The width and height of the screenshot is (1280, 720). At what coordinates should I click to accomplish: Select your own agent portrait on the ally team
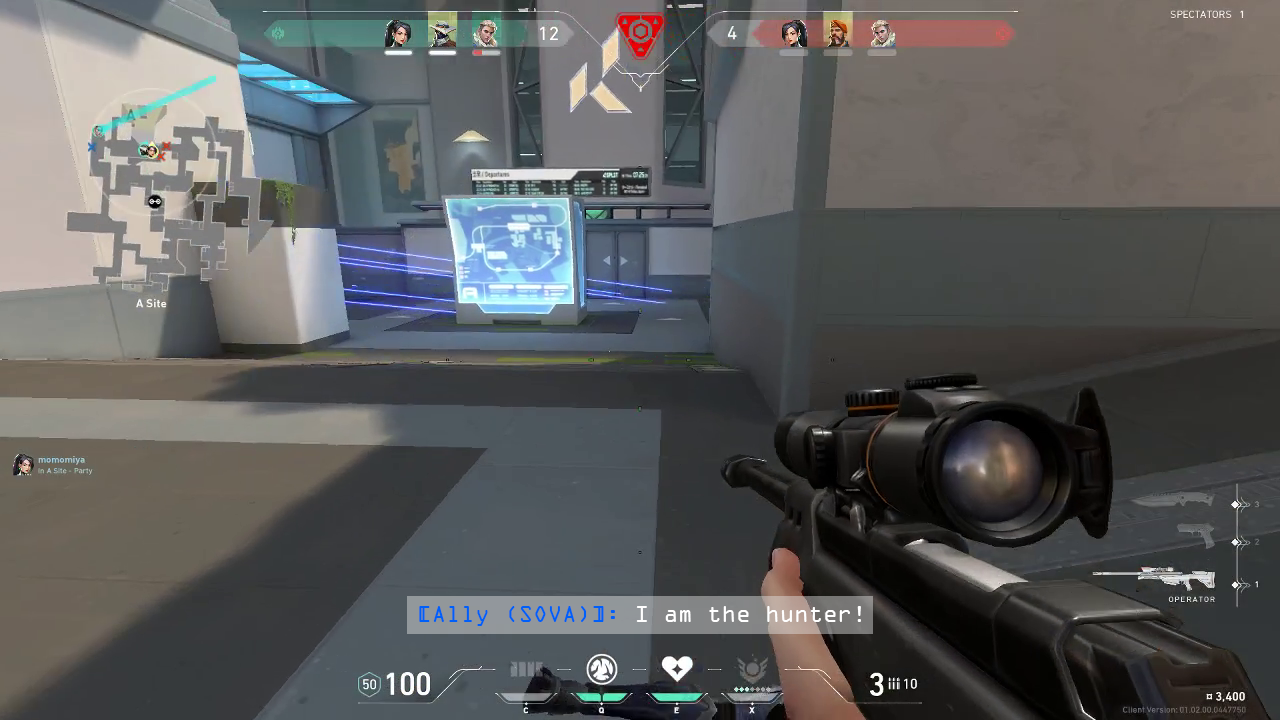coord(398,32)
